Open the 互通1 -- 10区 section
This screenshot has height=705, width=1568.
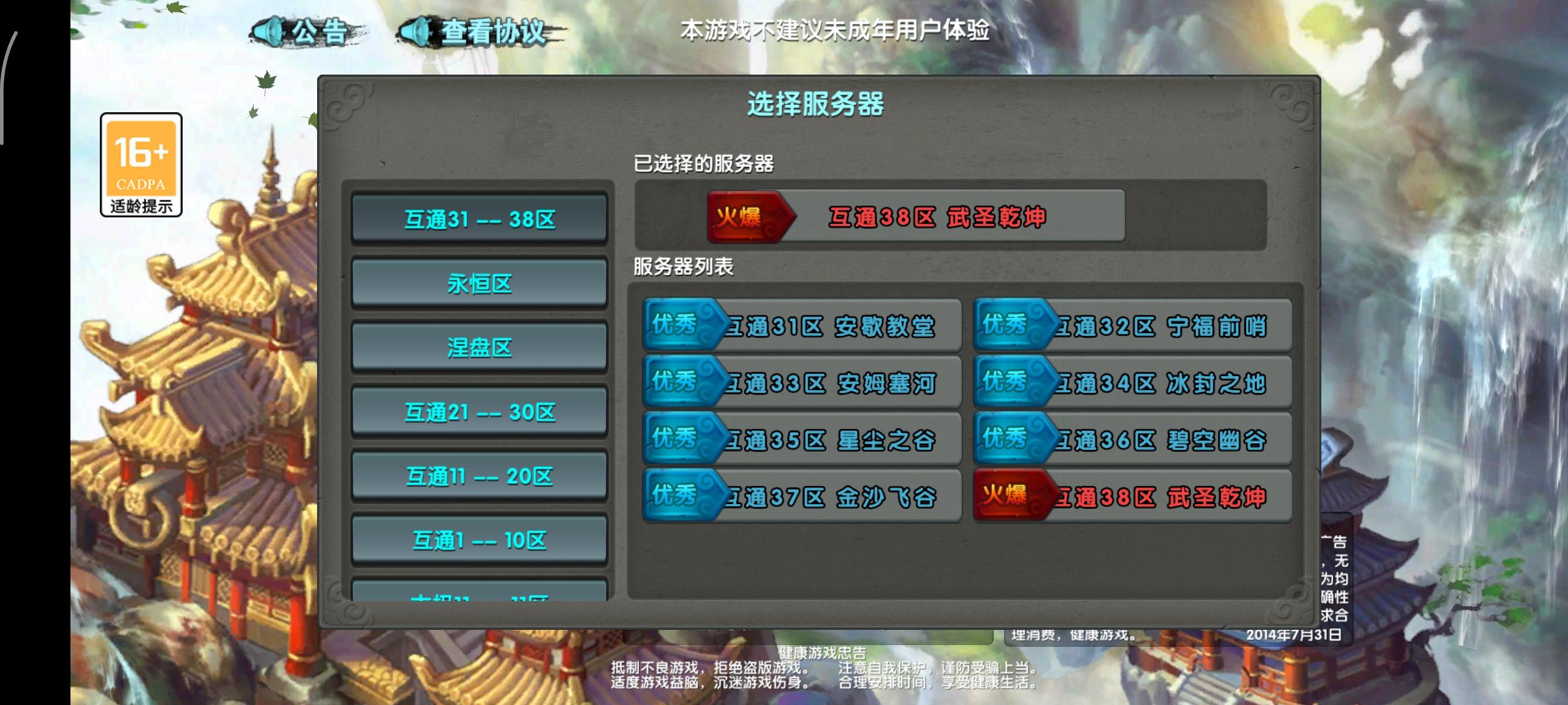tap(479, 539)
